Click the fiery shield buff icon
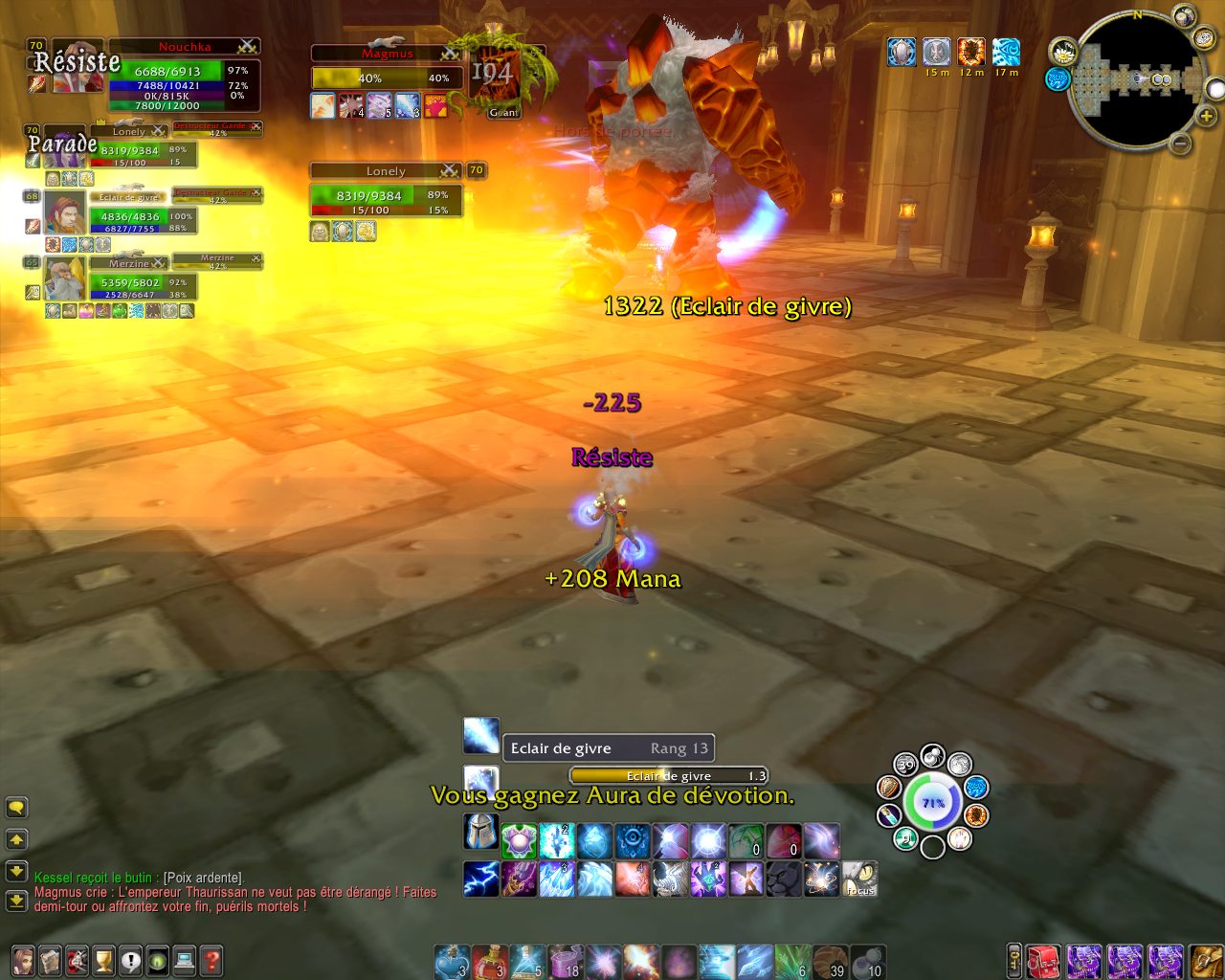 click(x=970, y=52)
